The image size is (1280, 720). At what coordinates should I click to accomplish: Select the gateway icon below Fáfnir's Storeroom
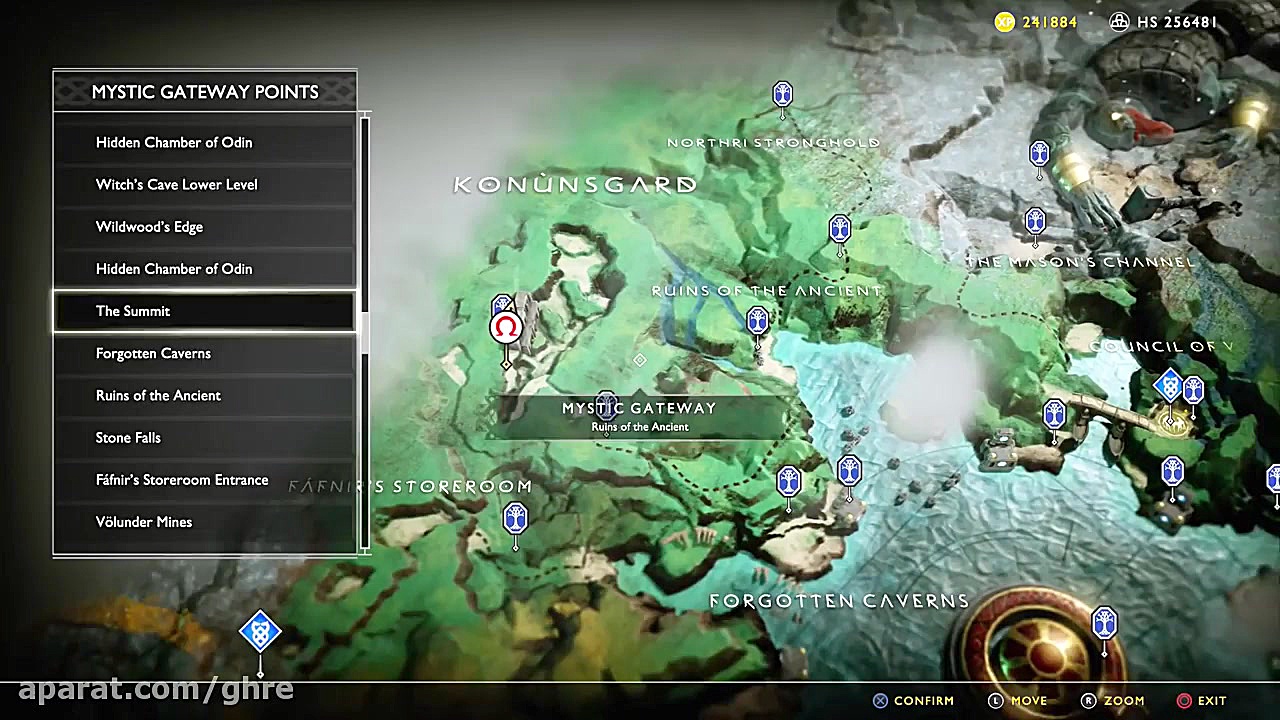pos(514,518)
